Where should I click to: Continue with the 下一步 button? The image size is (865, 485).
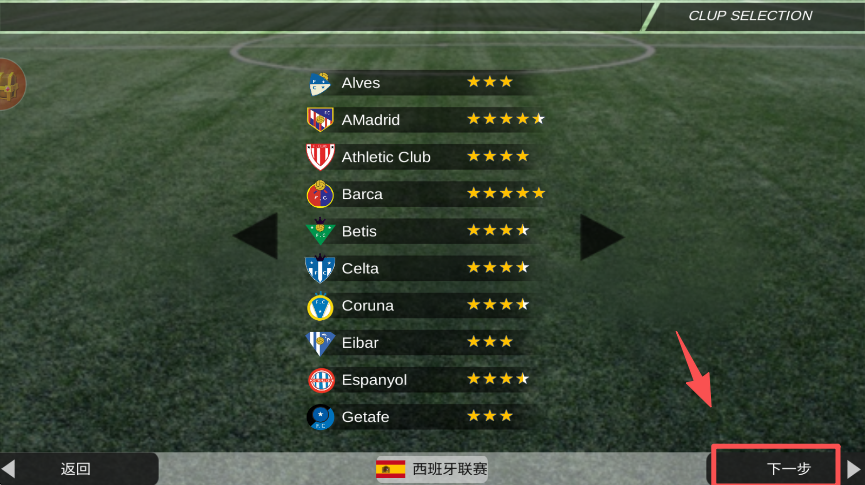[776, 467]
